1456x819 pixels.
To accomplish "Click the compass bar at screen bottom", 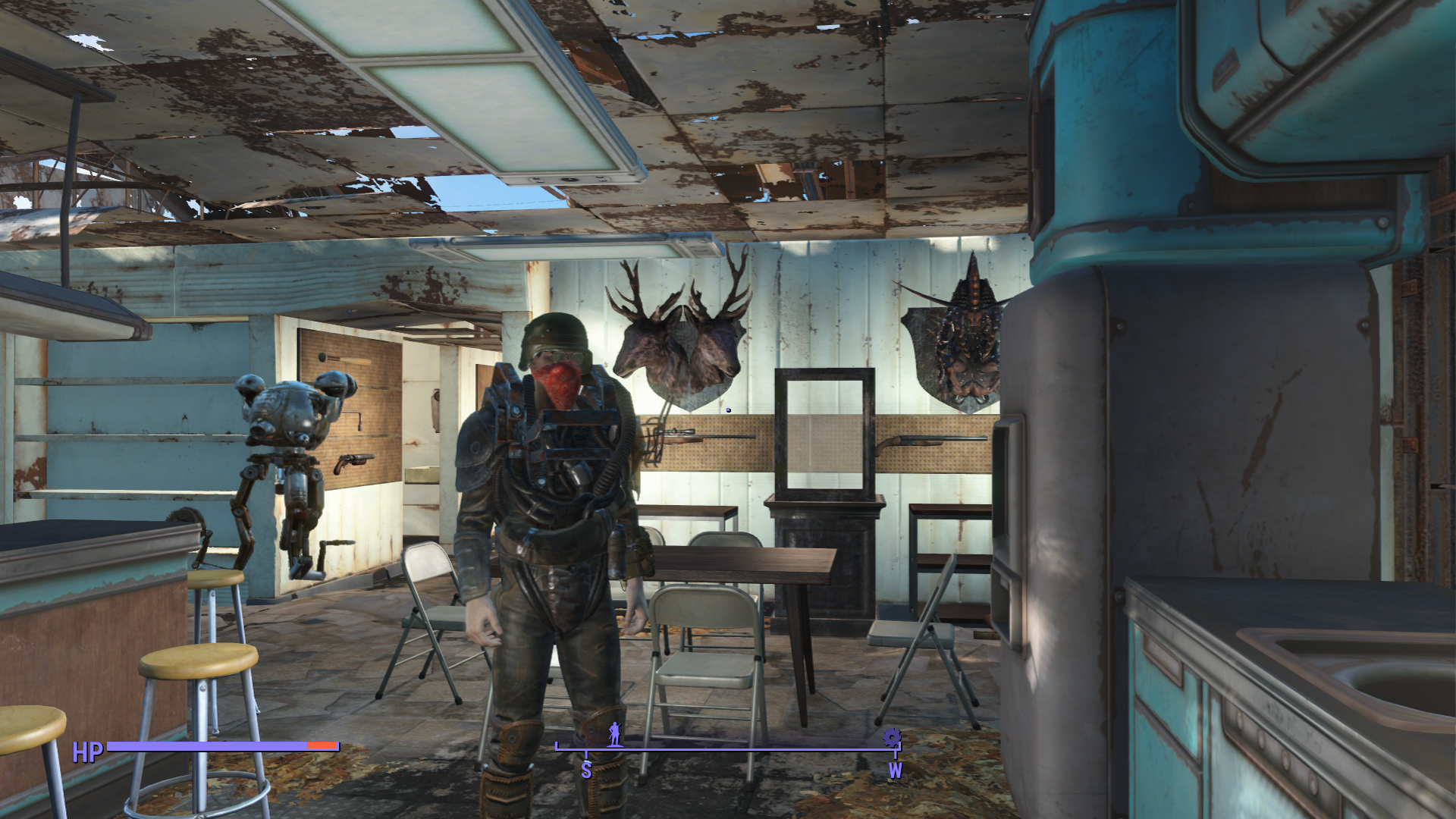I will [x=728, y=749].
